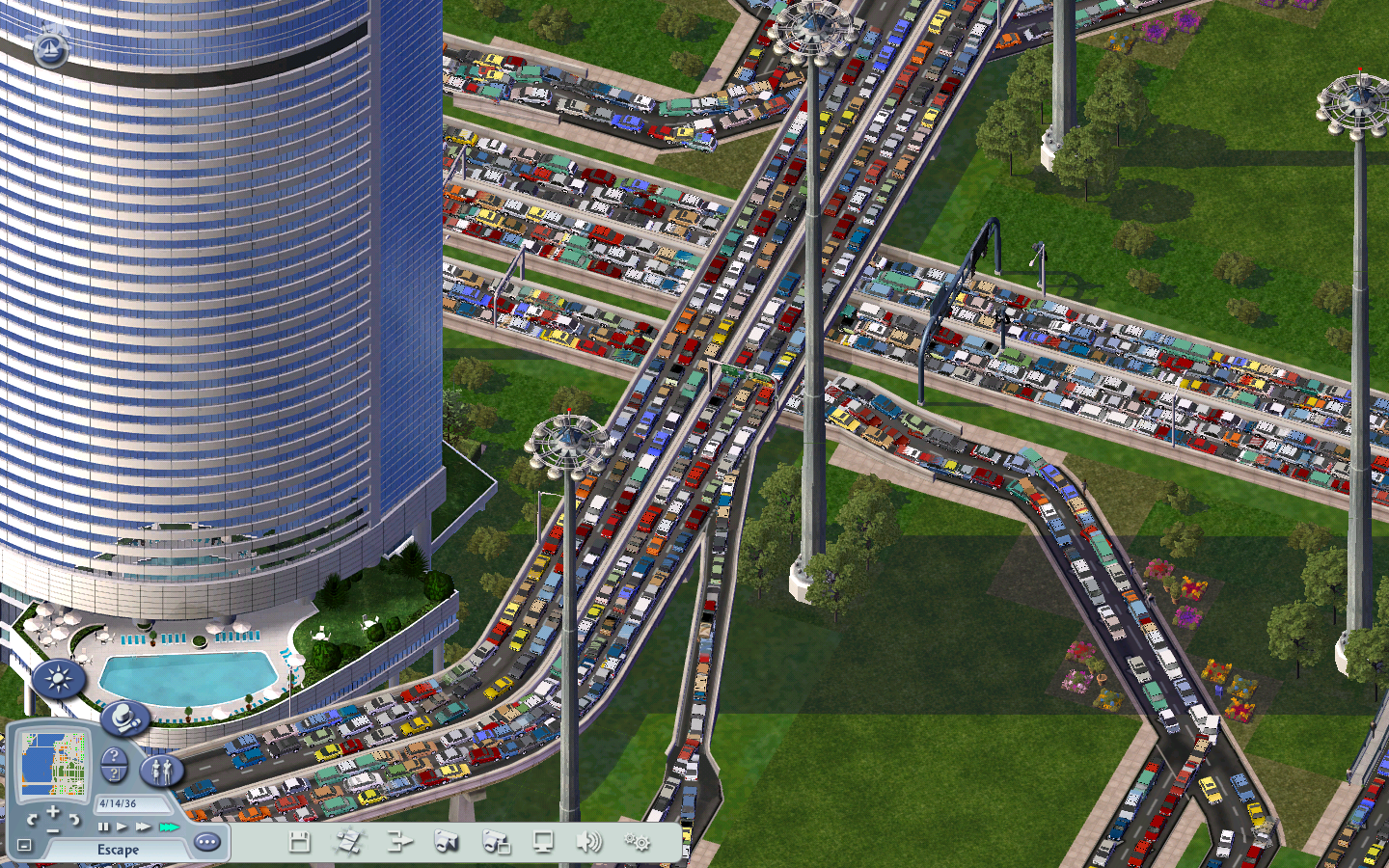Open game settings gears icon
Image resolution: width=1389 pixels, height=868 pixels.
637,842
